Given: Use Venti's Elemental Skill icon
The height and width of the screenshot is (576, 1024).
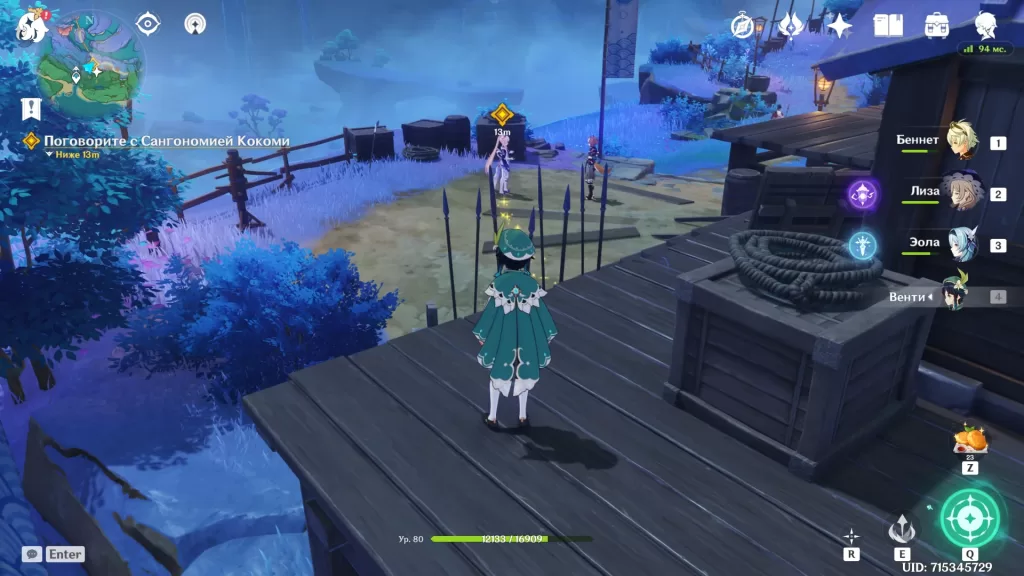Looking at the screenshot, I should [x=902, y=528].
